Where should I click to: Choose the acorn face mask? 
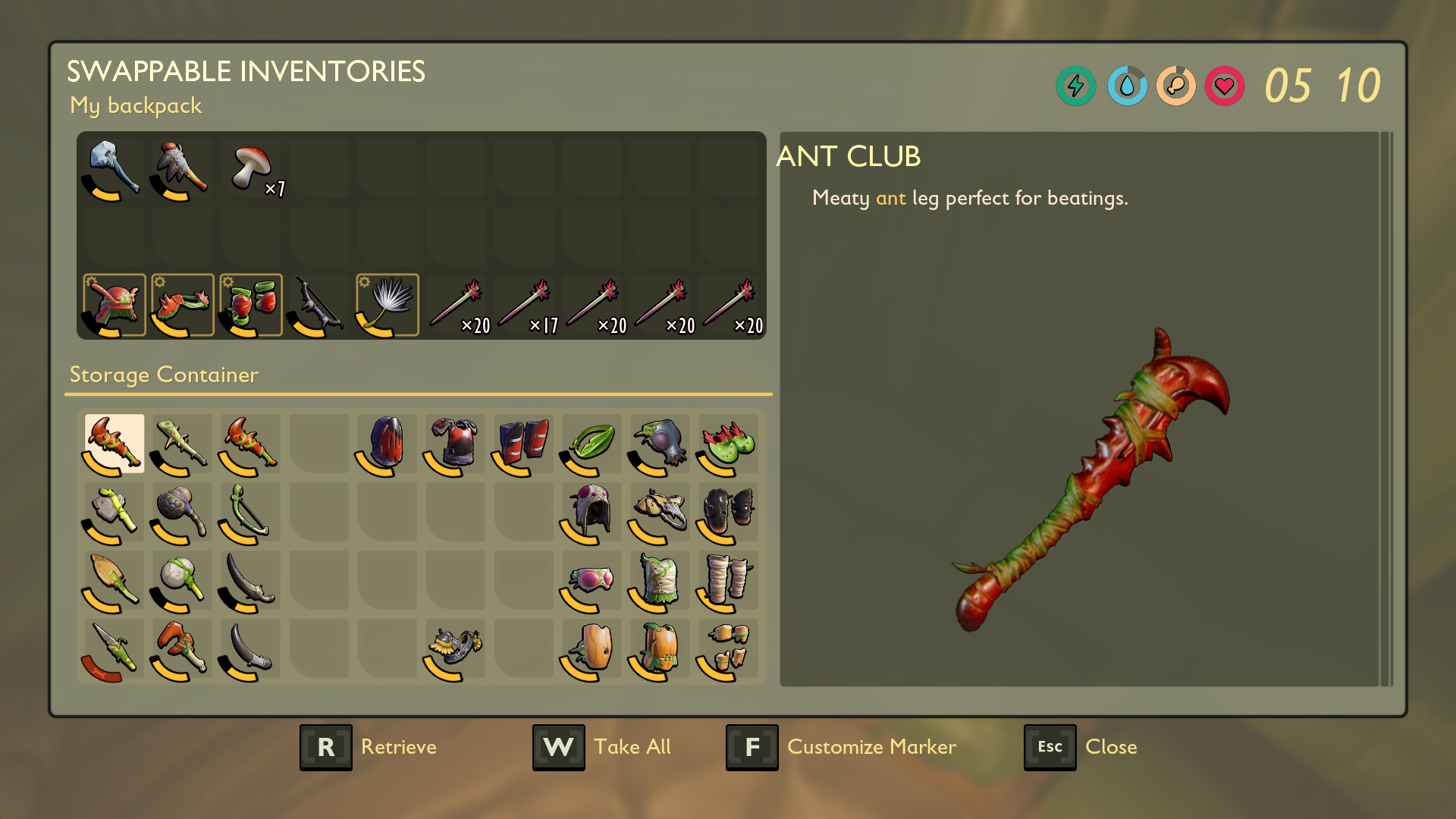(x=591, y=650)
